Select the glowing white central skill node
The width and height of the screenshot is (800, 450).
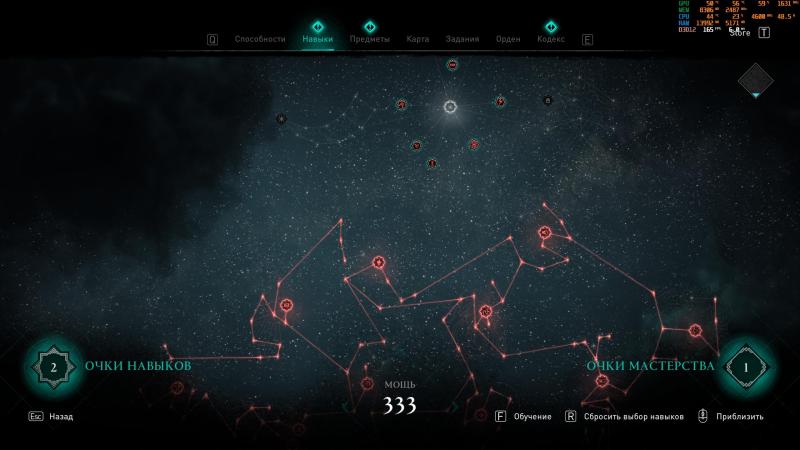(450, 106)
